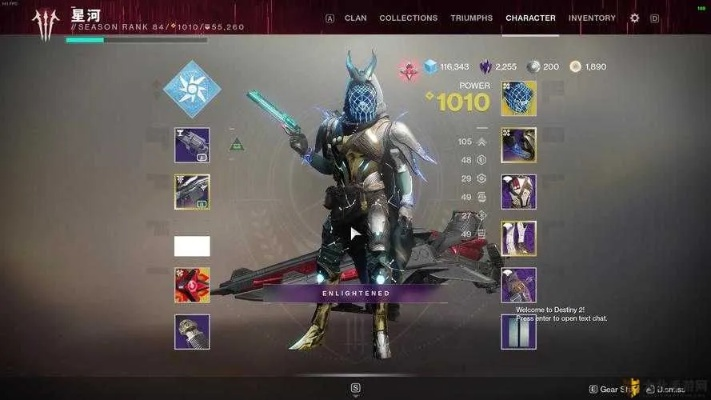Open the Inventory tab

pos(592,18)
